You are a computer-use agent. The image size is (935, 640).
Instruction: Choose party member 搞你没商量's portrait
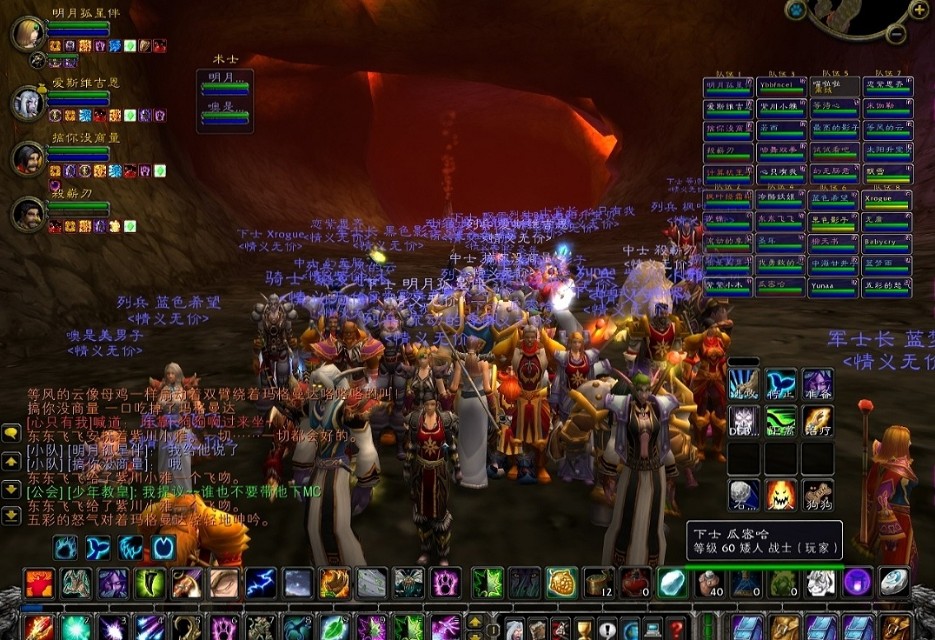pos(27,157)
